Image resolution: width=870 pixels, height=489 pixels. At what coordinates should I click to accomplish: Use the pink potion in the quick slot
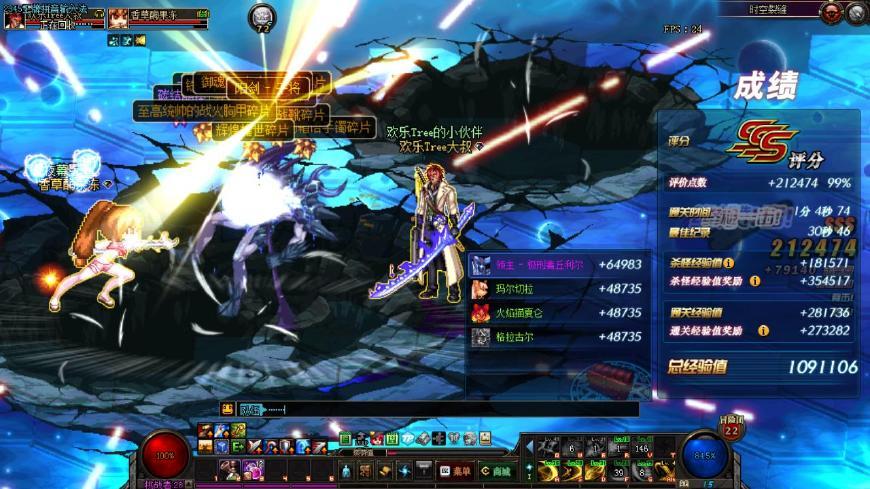pos(252,468)
